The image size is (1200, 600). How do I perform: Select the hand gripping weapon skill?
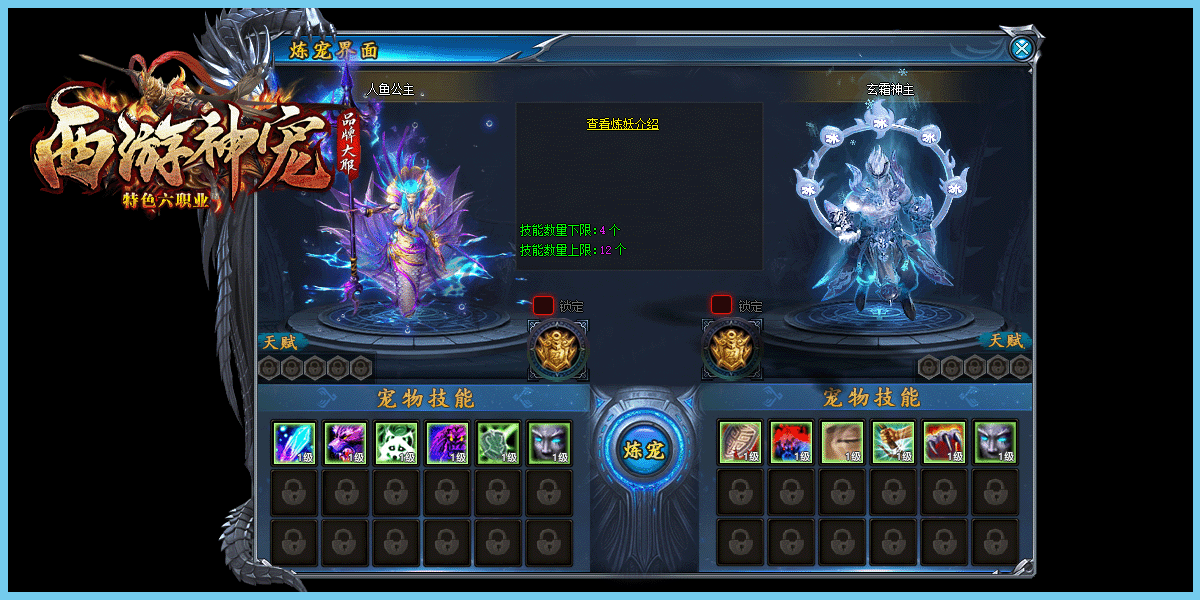(893, 443)
